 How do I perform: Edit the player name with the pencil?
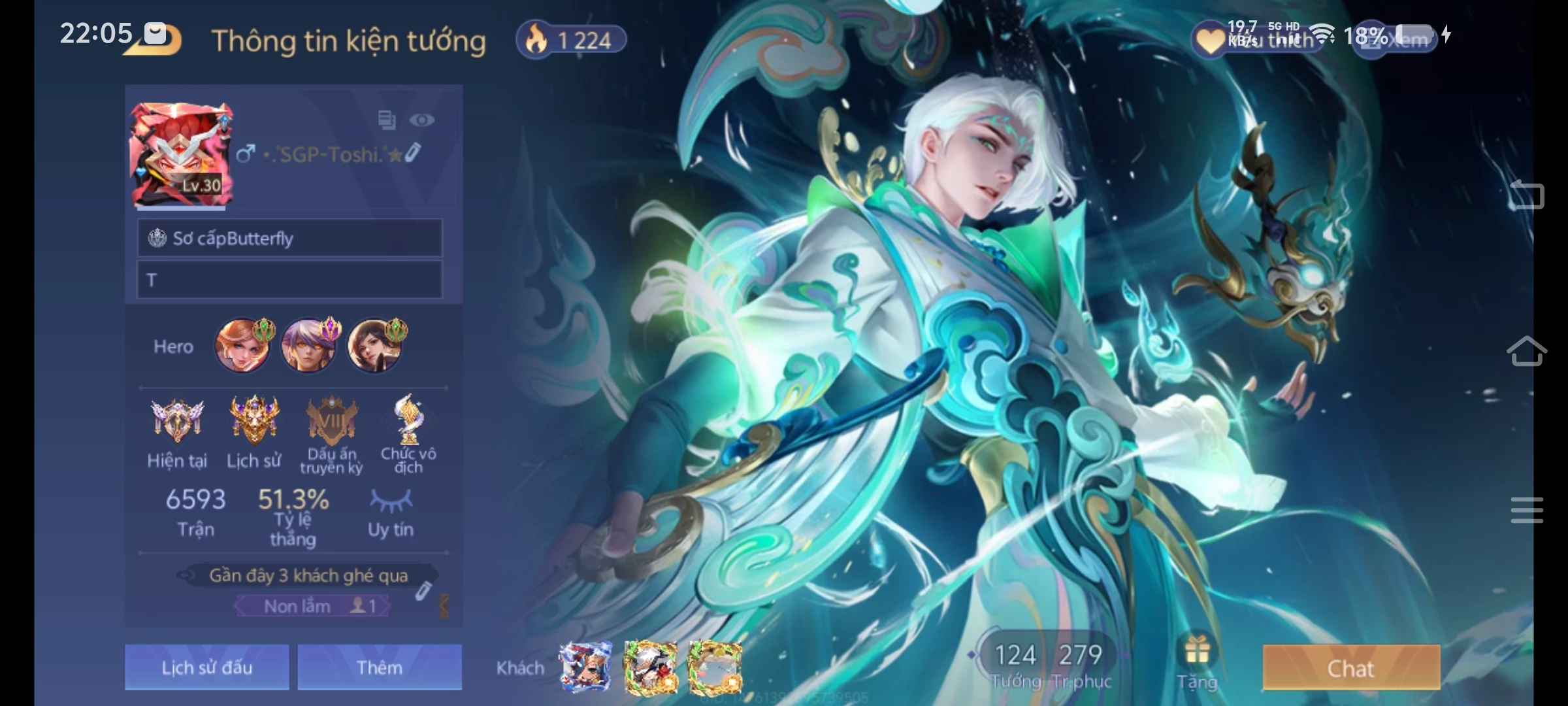click(414, 153)
